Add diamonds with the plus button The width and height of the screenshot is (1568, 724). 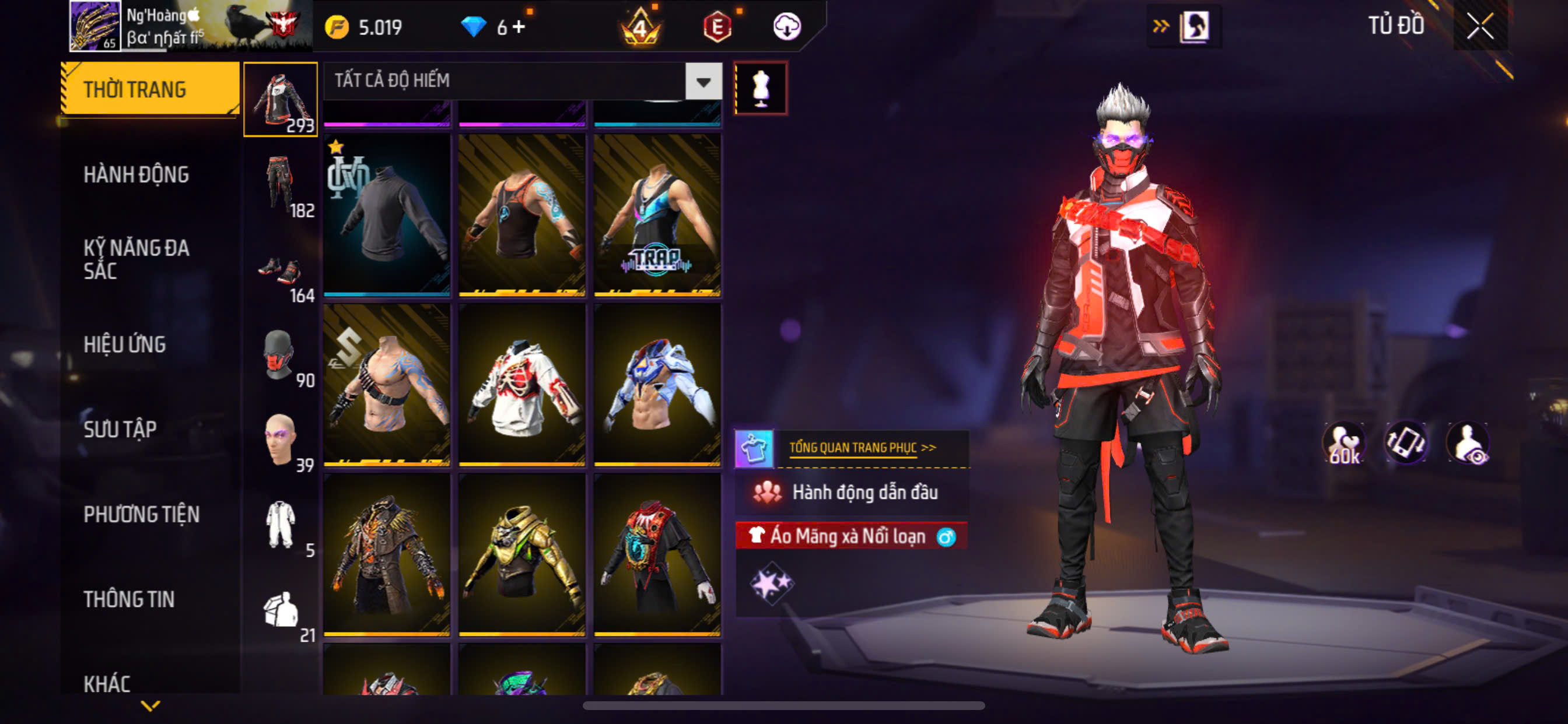(x=518, y=27)
